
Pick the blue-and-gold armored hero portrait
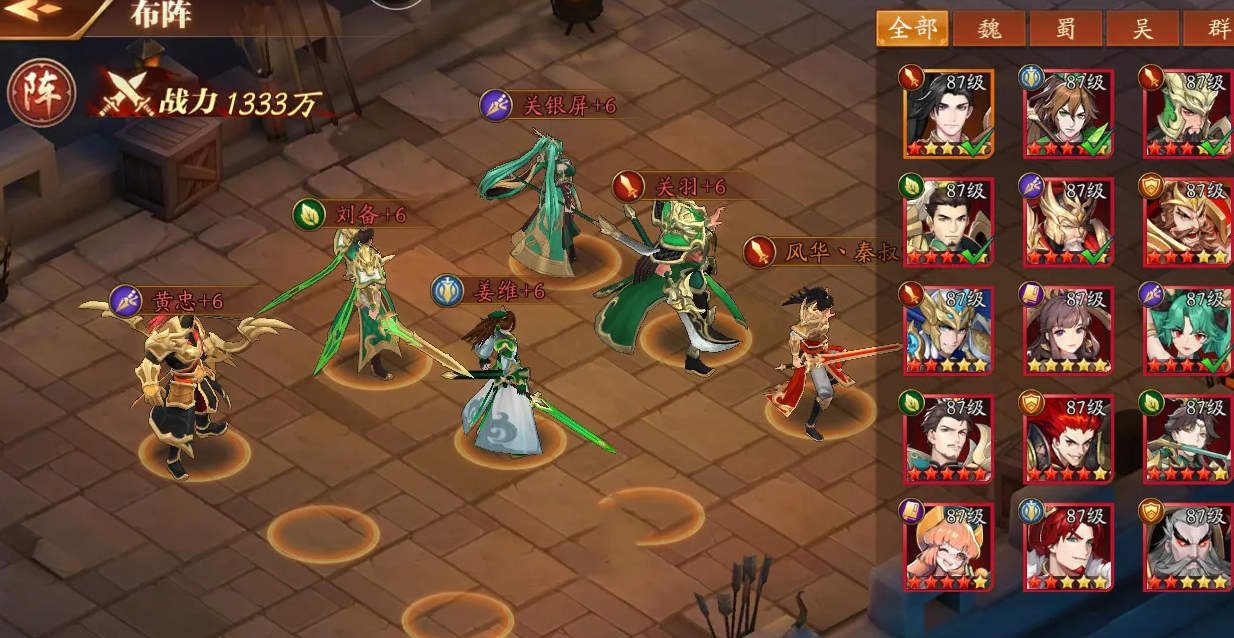pyautogui.click(x=948, y=330)
